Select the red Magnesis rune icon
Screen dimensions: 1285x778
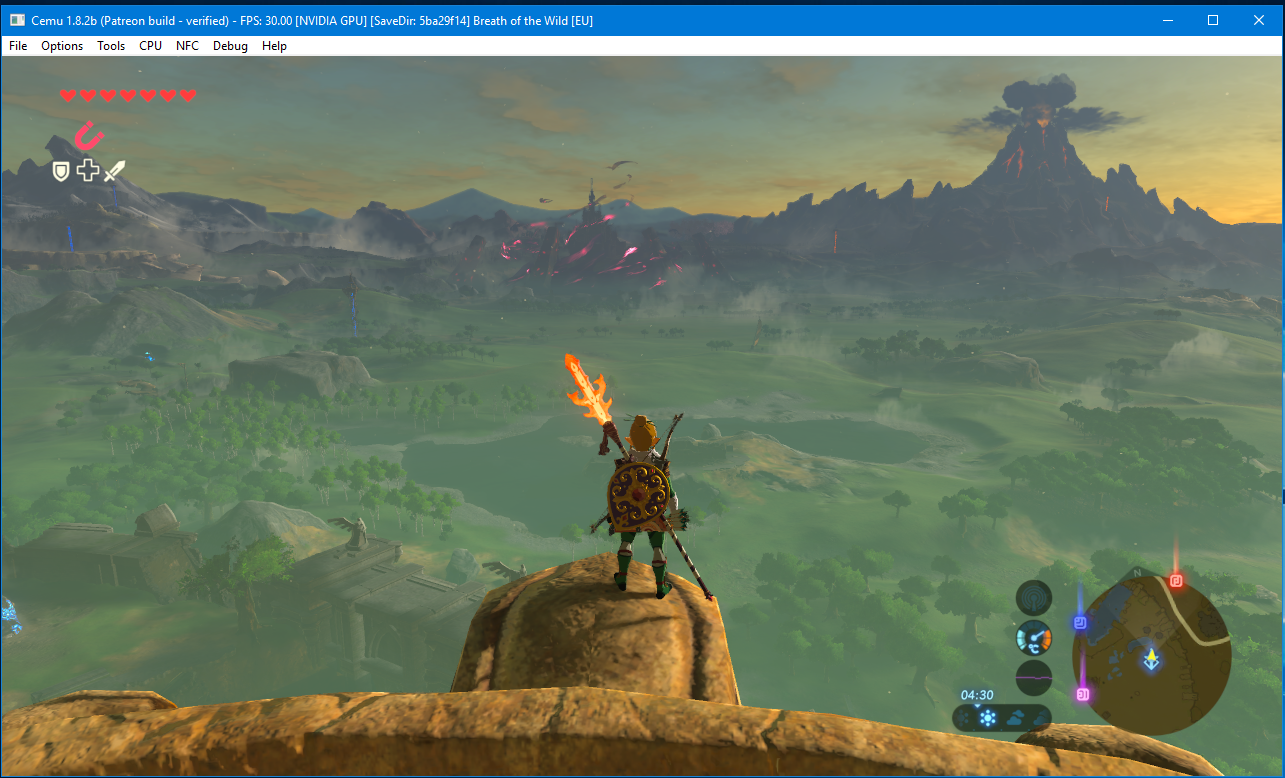[90, 135]
